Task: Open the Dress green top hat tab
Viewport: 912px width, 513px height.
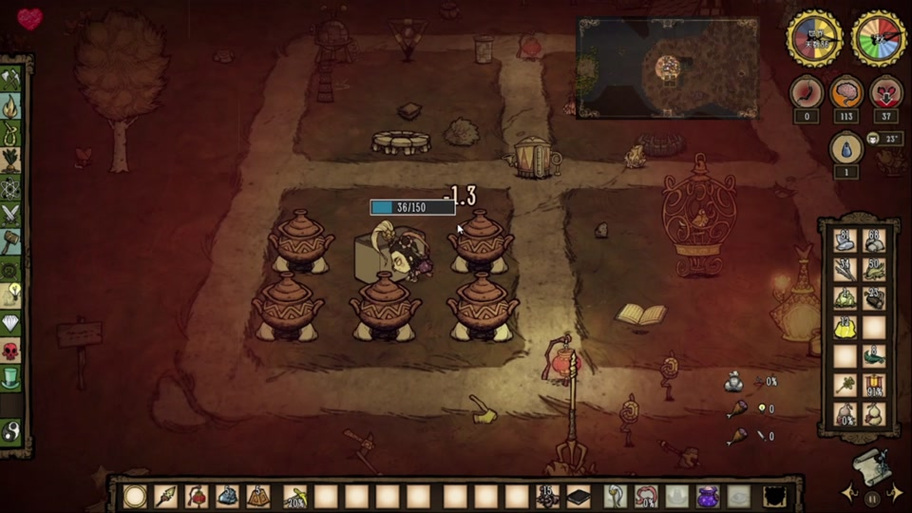Action: 12,377
